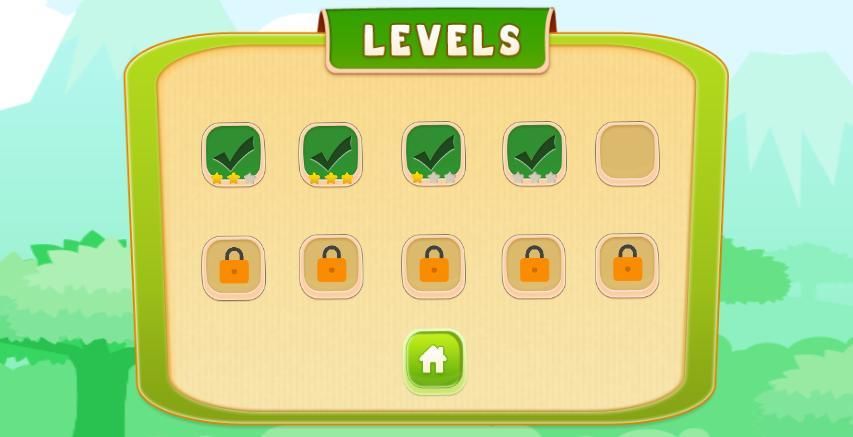Image resolution: width=853 pixels, height=437 pixels.
Task: Open the completed level with one gold star
Action: 433,154
